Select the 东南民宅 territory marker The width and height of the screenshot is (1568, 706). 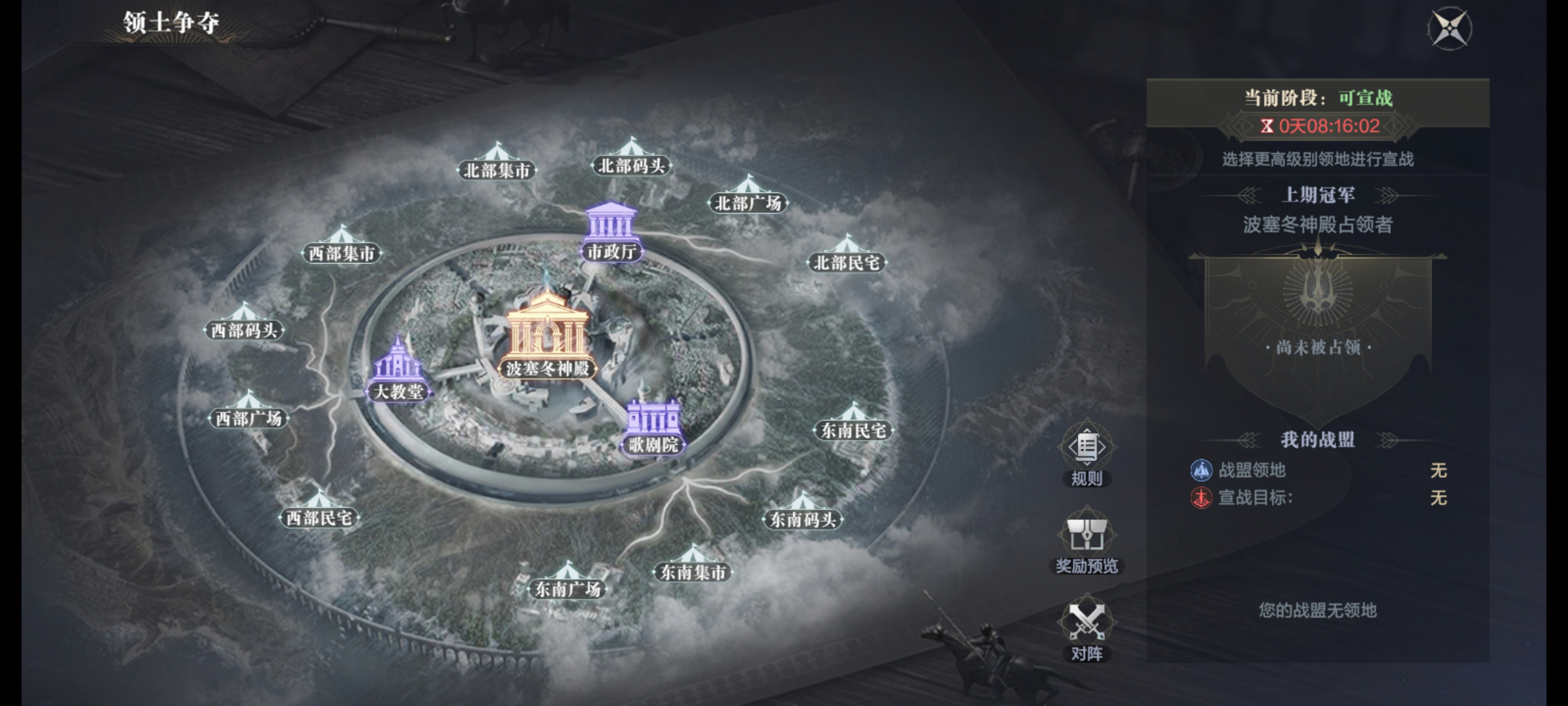pyautogui.click(x=853, y=424)
